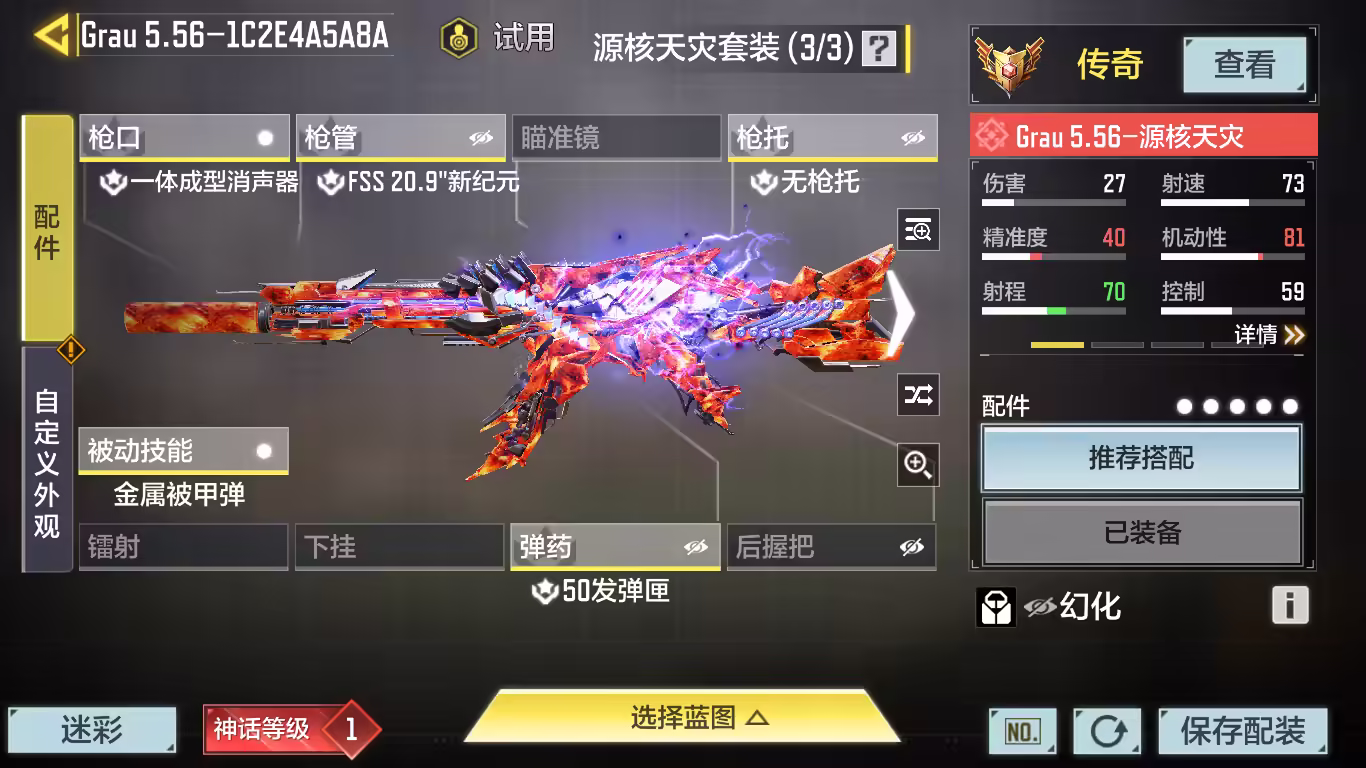Choose 推荐搭配 recommended loadout

[x=1141, y=459]
